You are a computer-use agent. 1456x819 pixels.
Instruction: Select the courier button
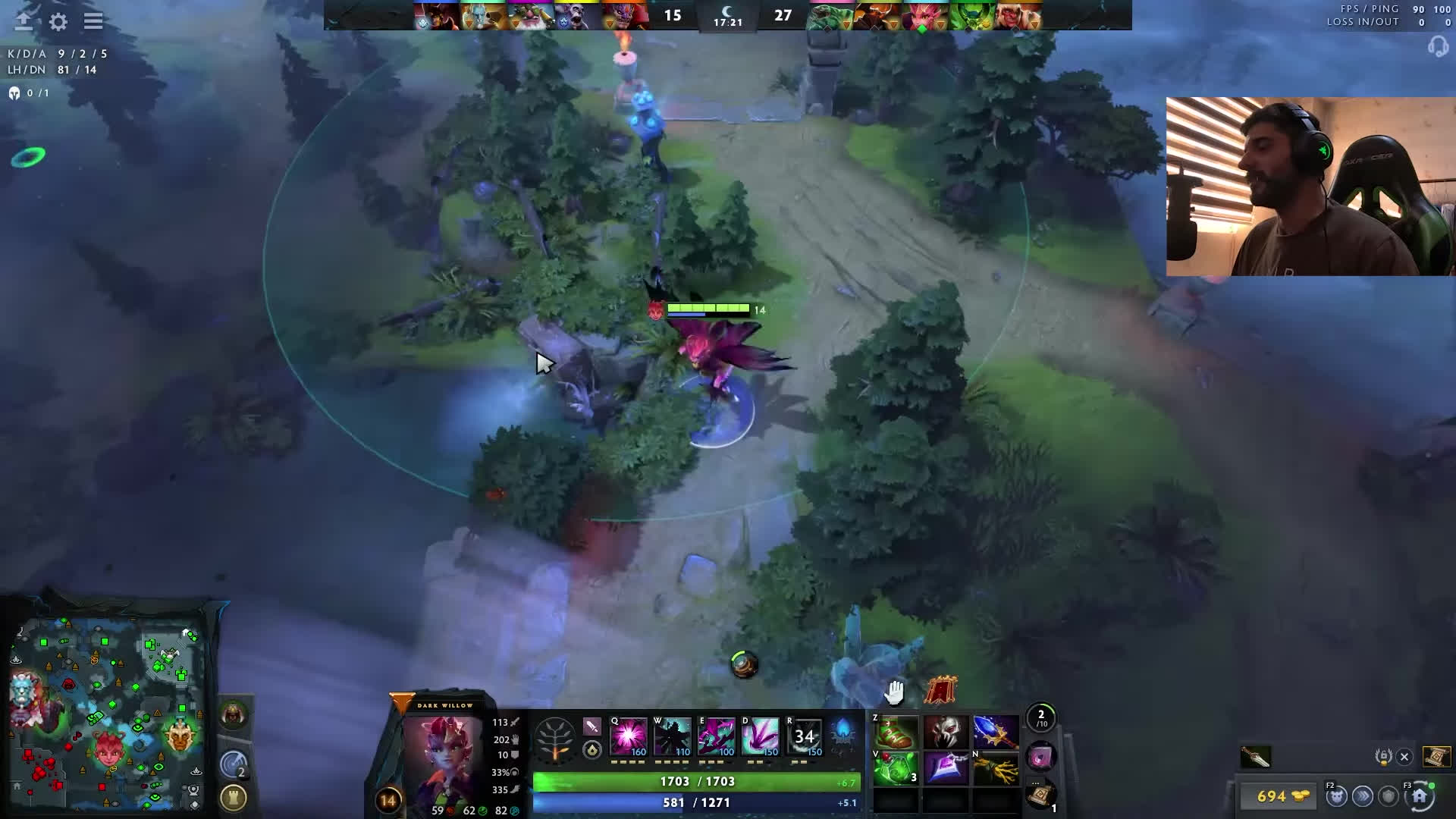1336,796
